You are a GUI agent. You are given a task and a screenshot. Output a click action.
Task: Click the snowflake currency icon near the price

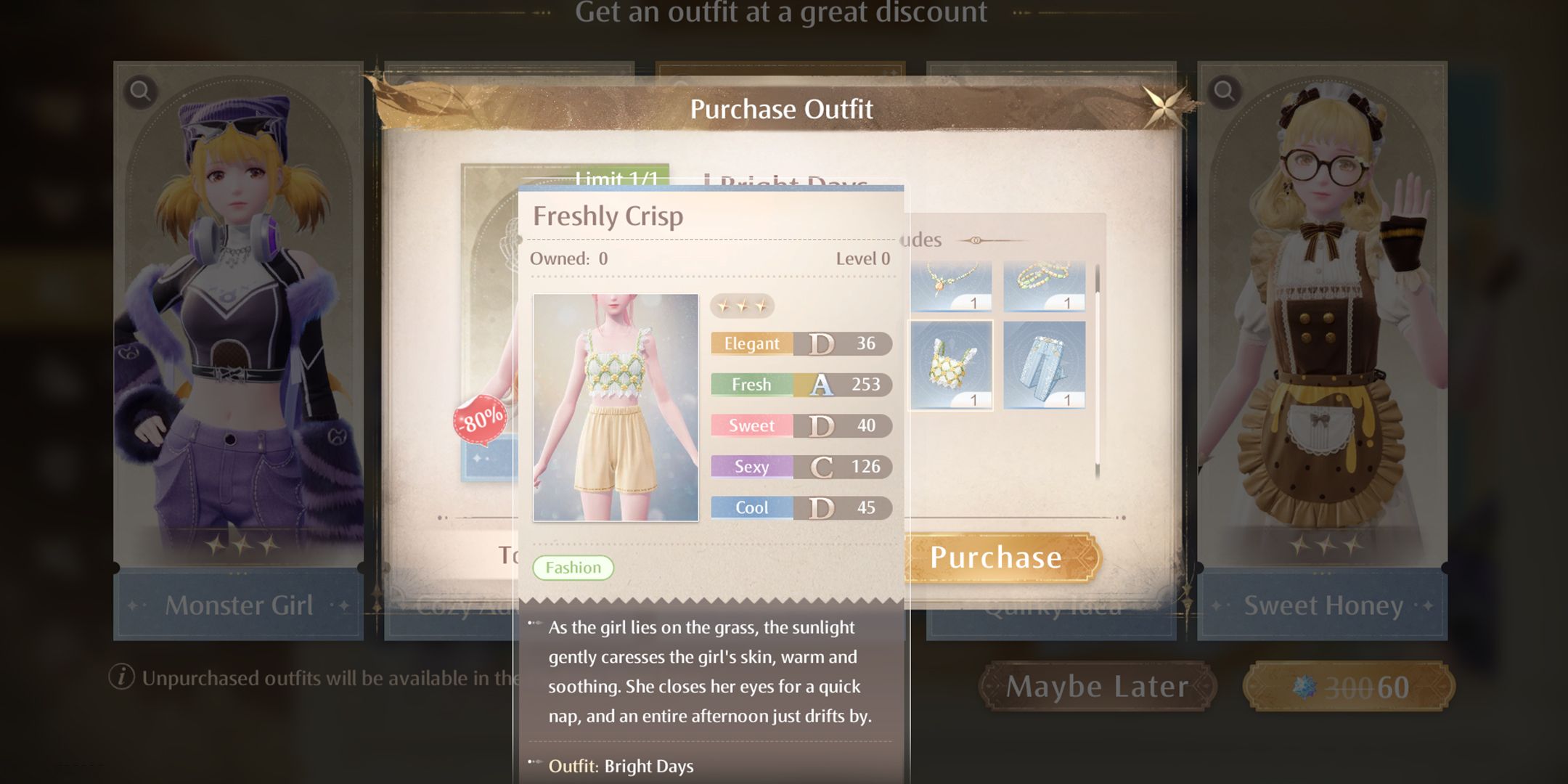[x=1306, y=685]
